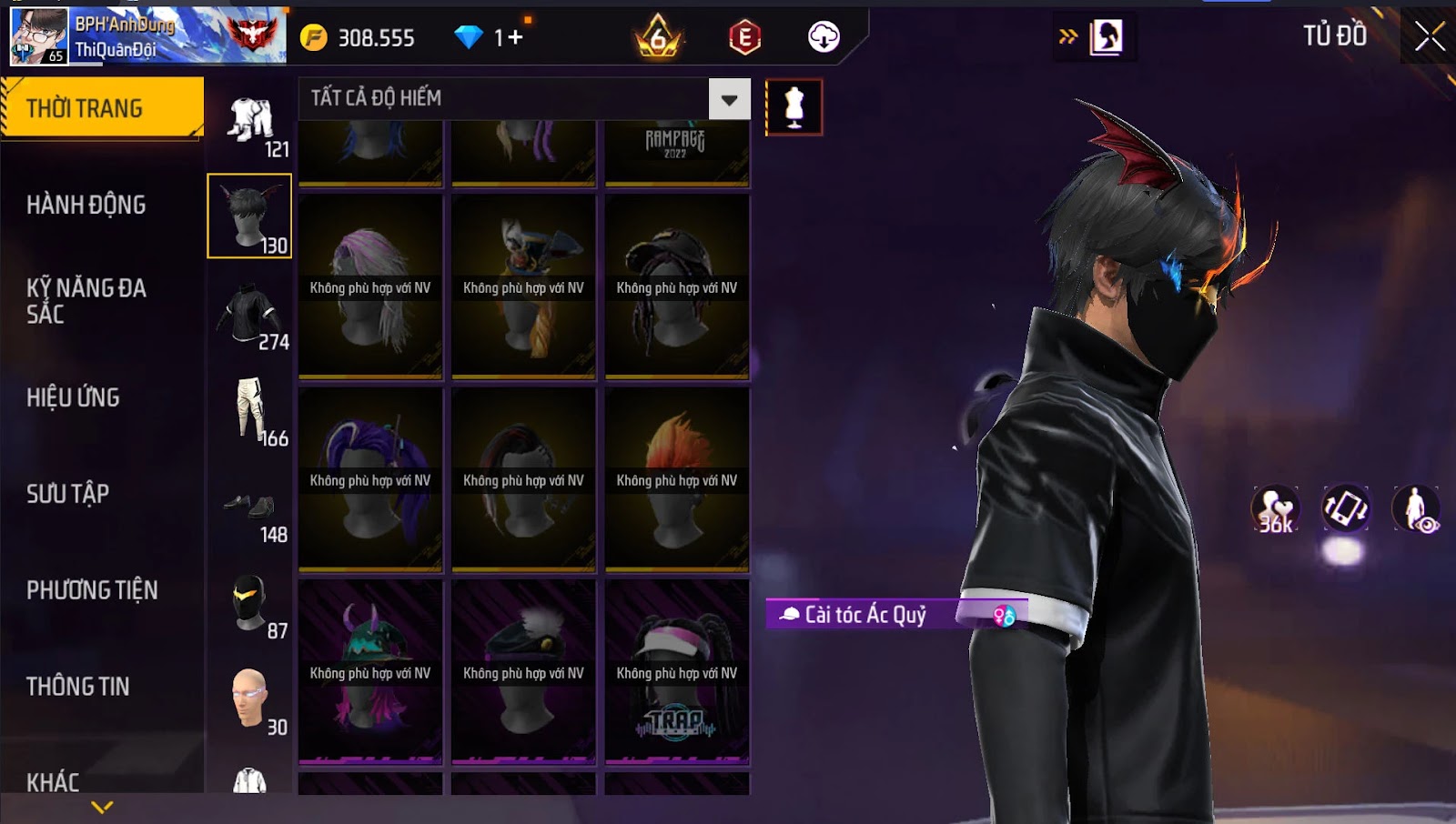Select the hair category with 130 items

click(x=249, y=216)
